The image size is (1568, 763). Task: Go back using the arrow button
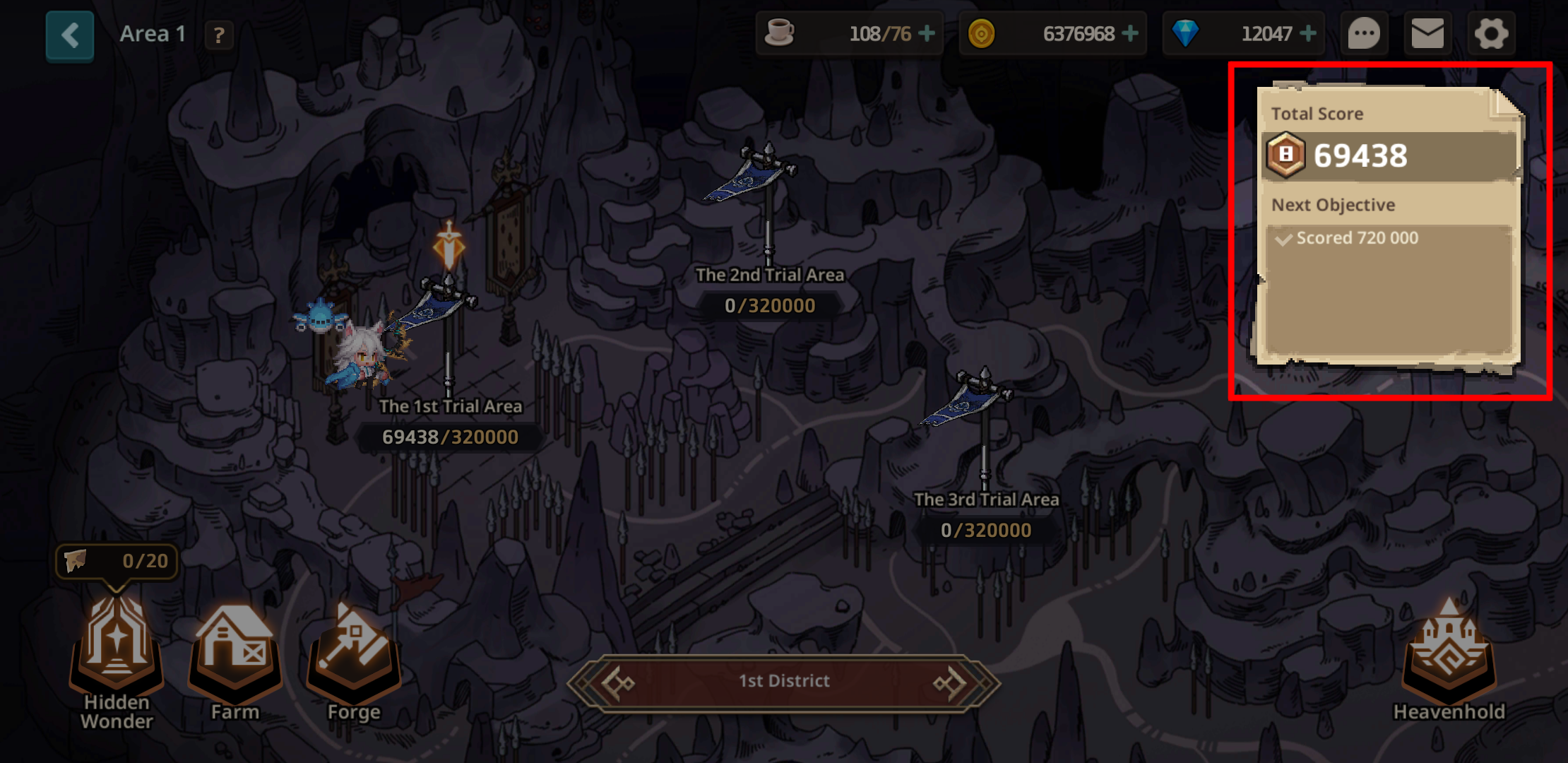tap(70, 35)
